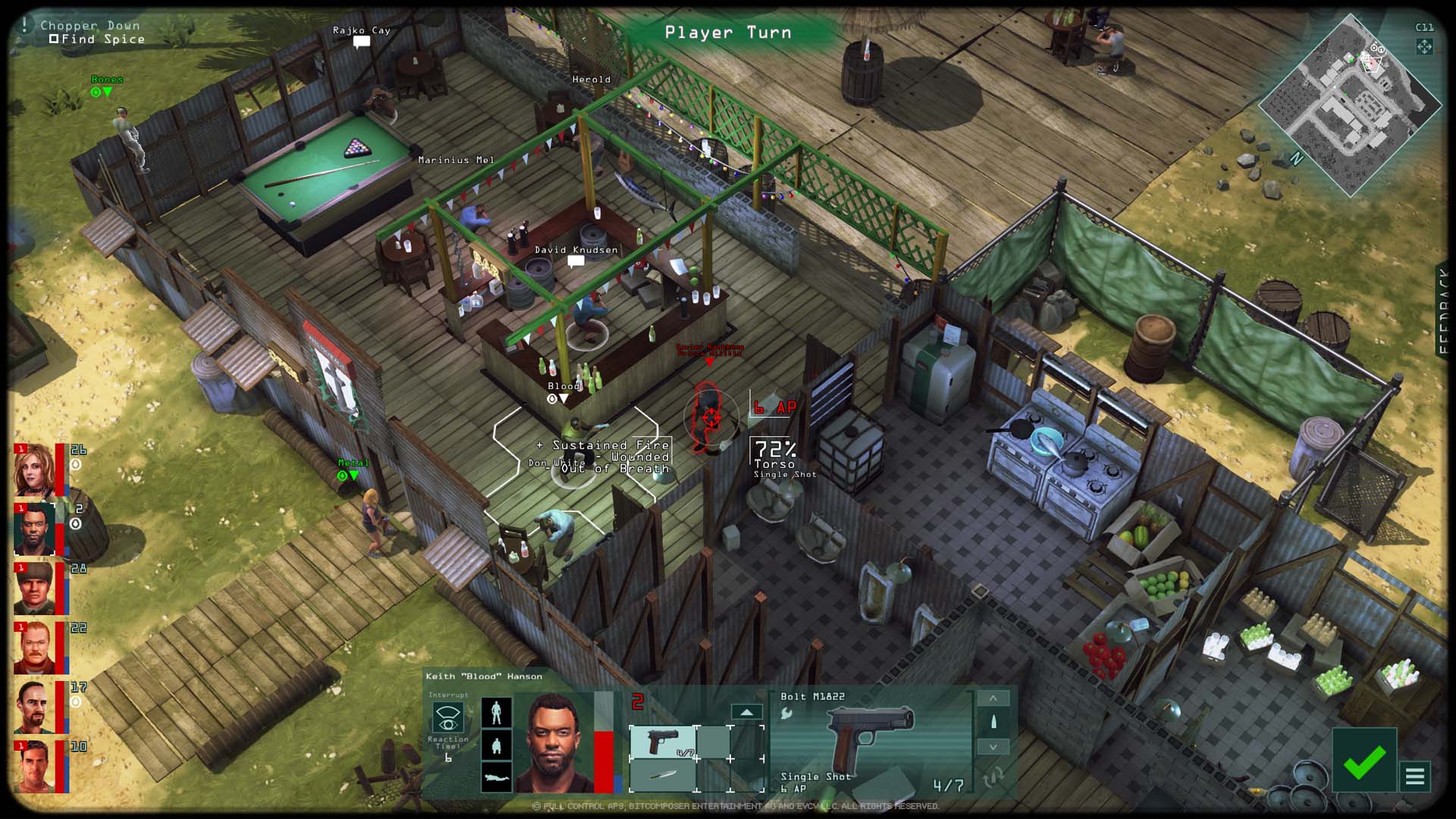
Task: Open the hamburger menu button
Action: (x=1415, y=777)
